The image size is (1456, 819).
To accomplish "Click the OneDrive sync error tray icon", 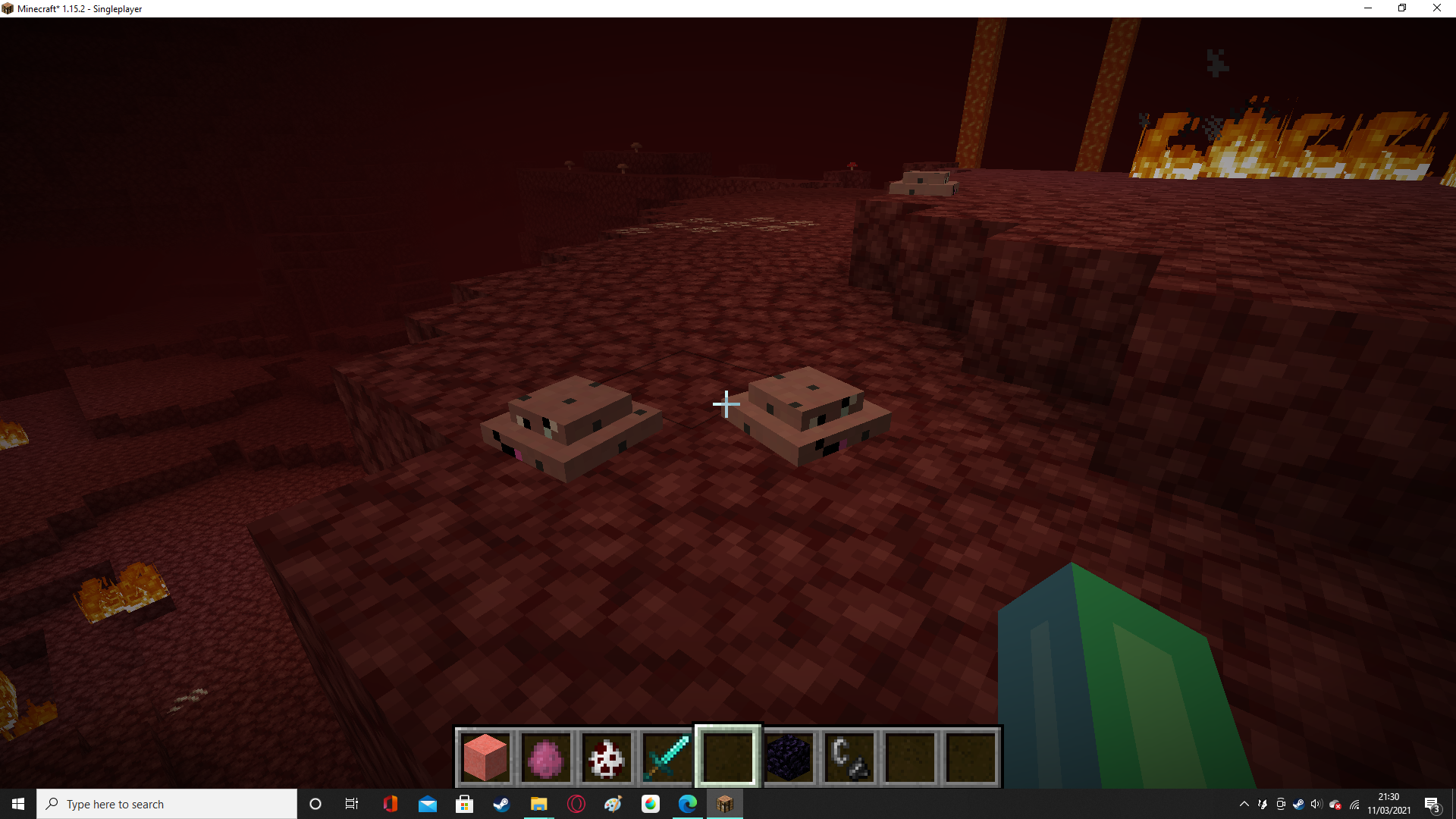I will pos(1336,804).
